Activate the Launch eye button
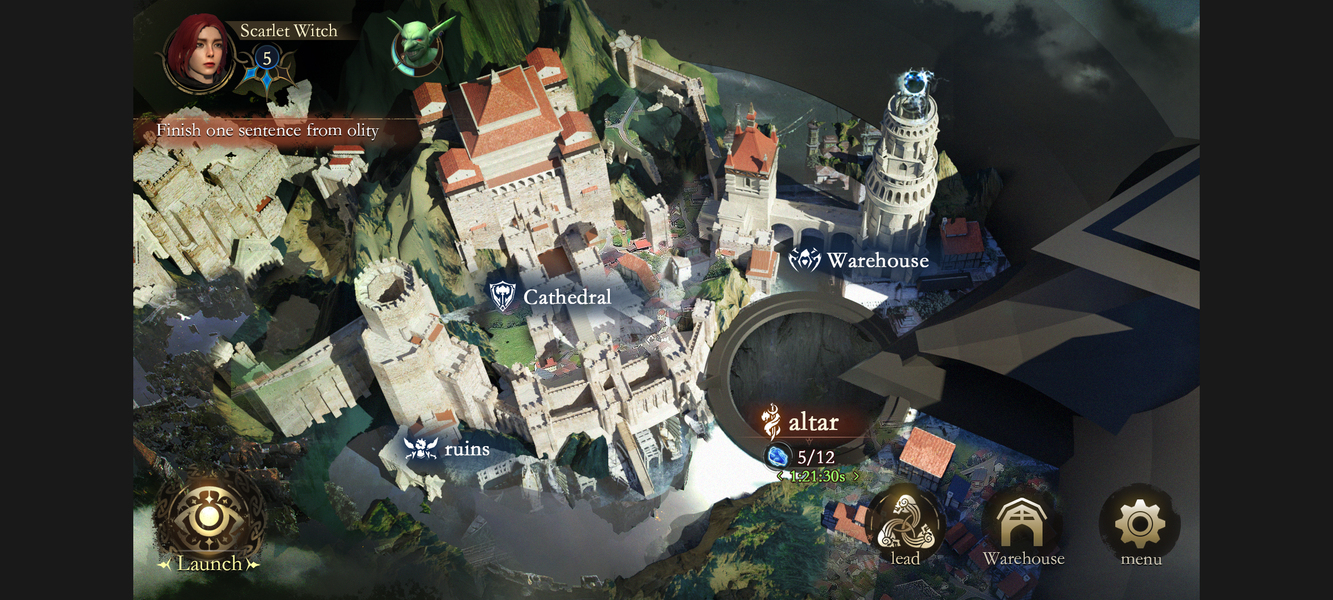 coord(208,520)
